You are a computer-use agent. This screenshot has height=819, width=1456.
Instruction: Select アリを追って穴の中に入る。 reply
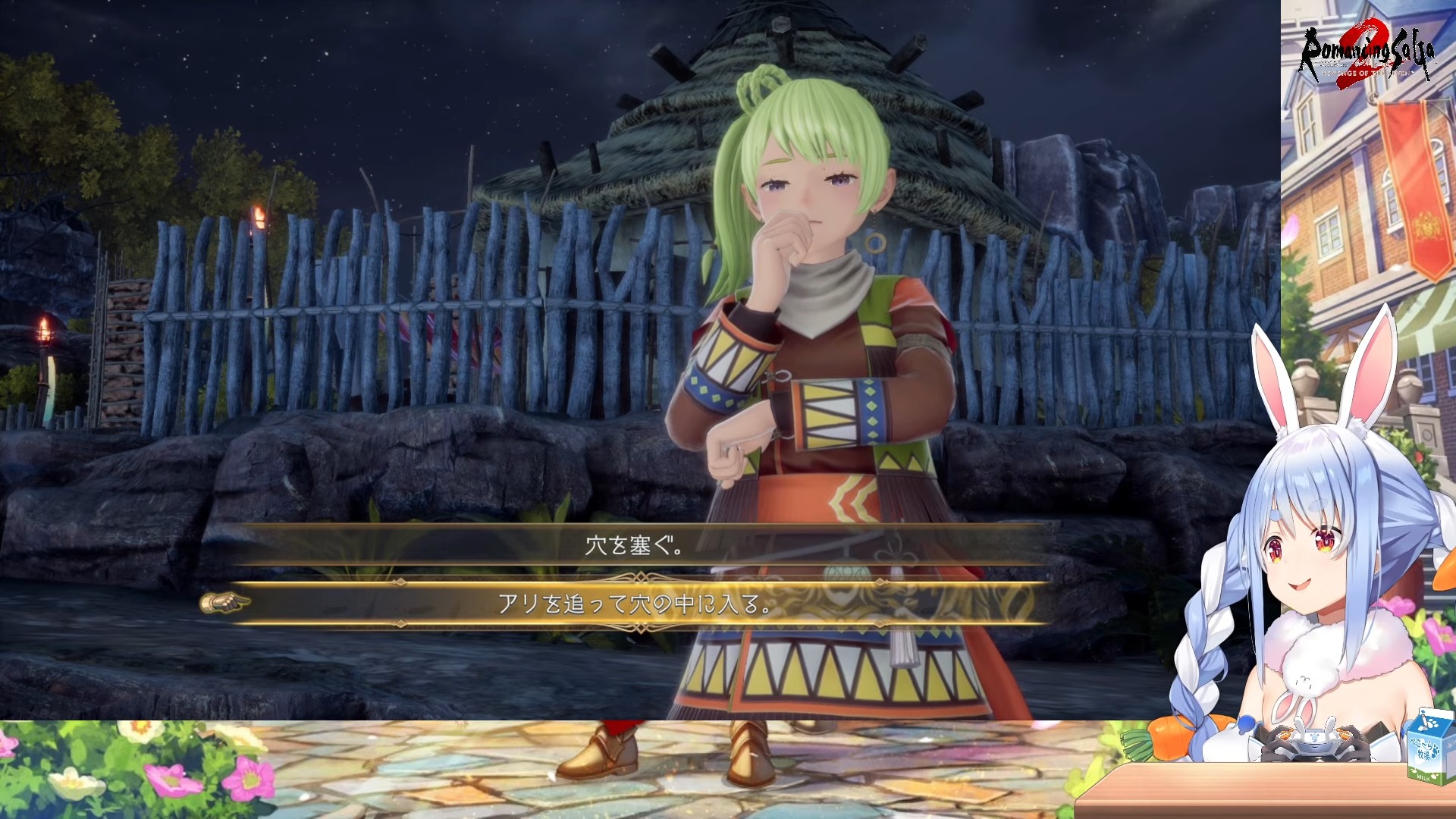pos(635,604)
